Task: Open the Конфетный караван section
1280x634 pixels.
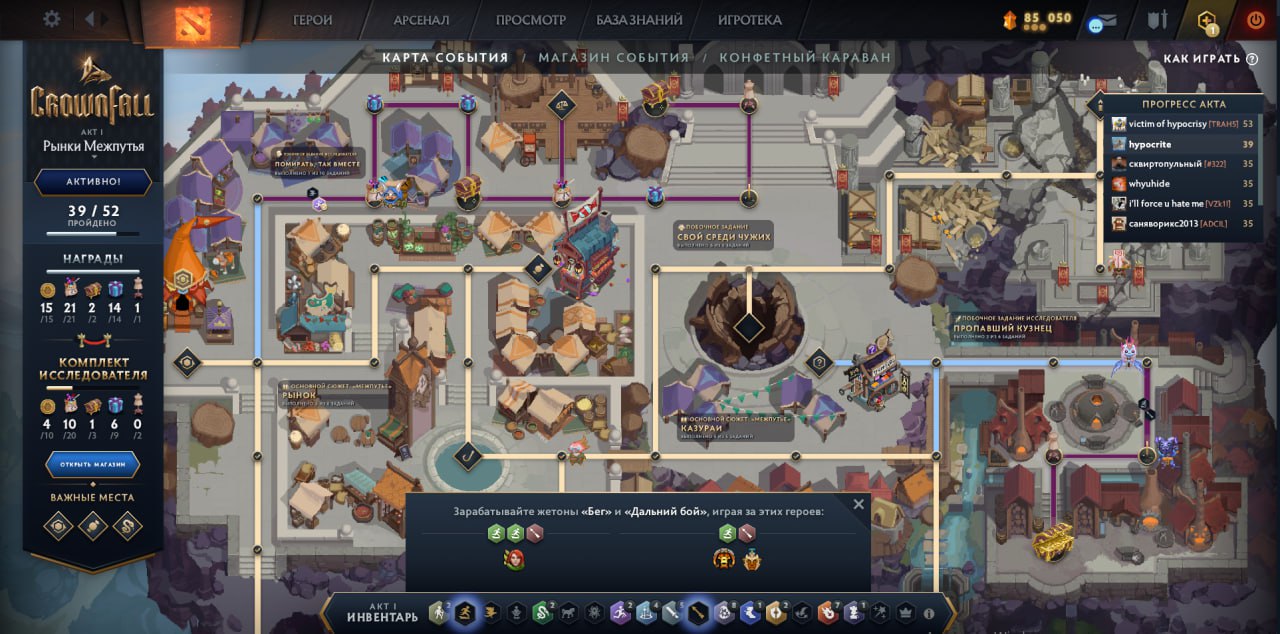Action: click(x=804, y=58)
